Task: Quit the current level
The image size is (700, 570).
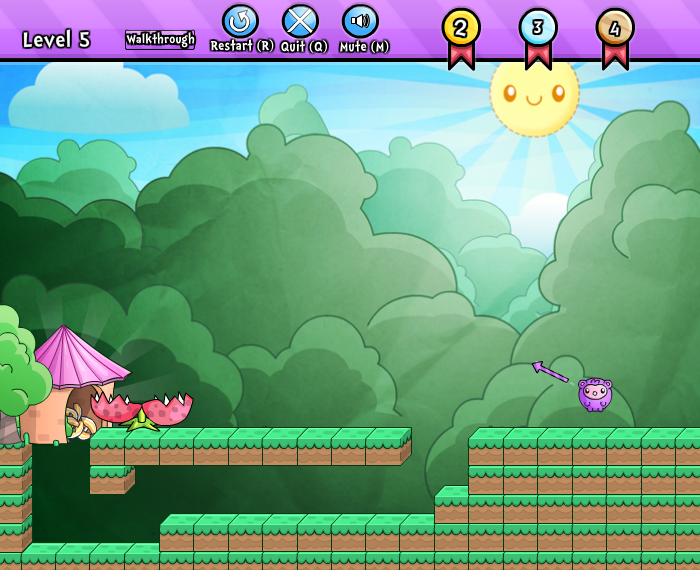Action: (x=300, y=22)
